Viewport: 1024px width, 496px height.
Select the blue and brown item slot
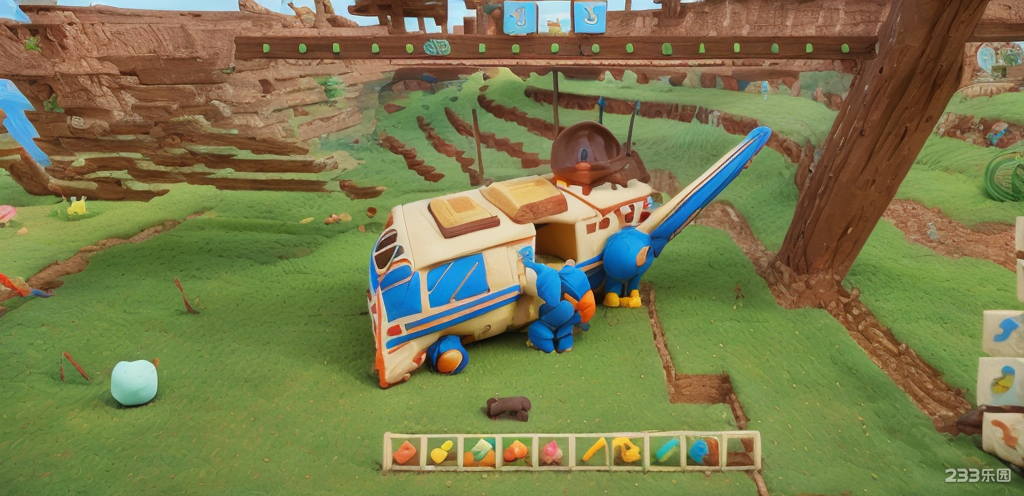(702, 451)
